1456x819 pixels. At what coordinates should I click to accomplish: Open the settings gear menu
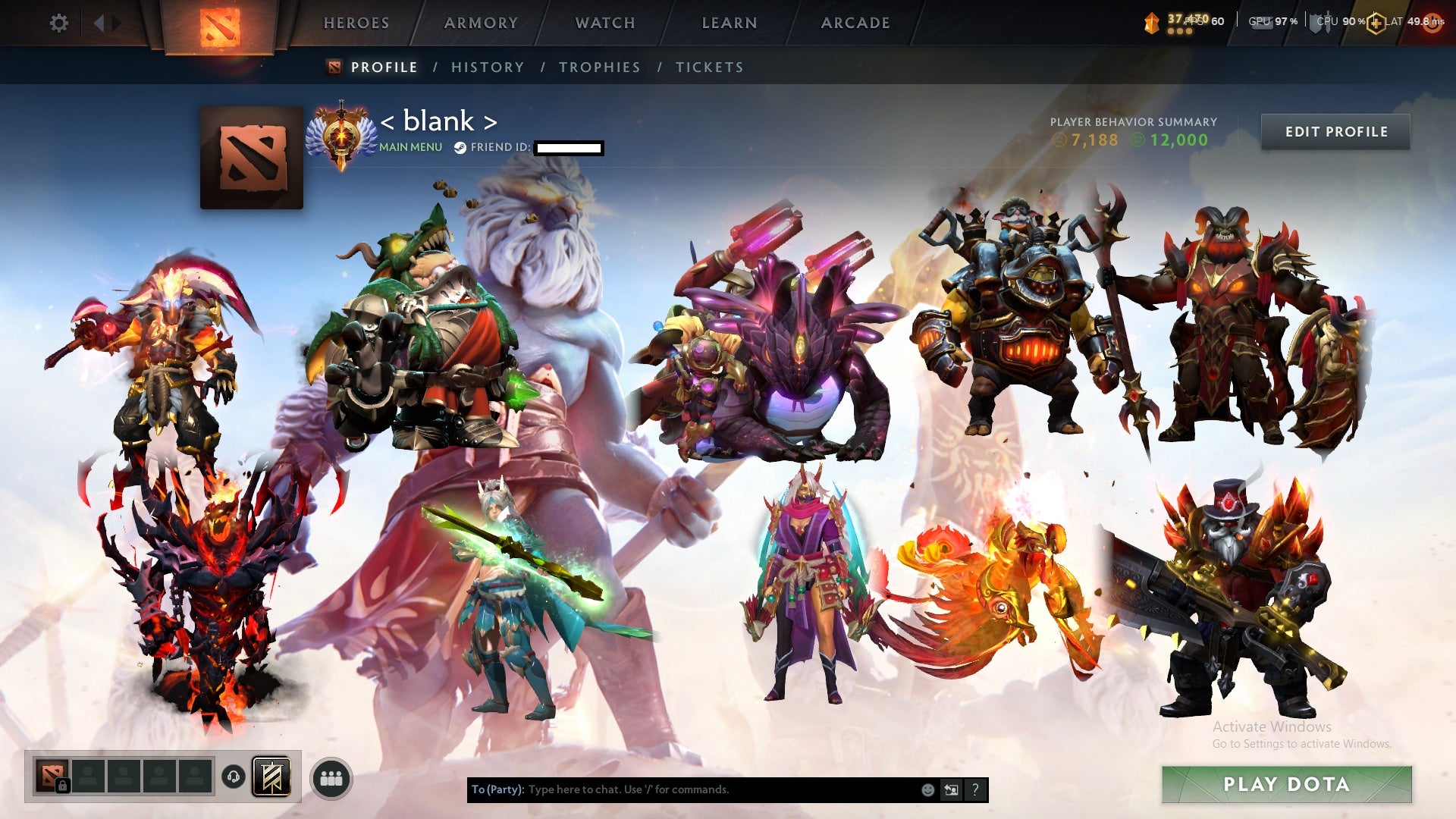[x=59, y=23]
